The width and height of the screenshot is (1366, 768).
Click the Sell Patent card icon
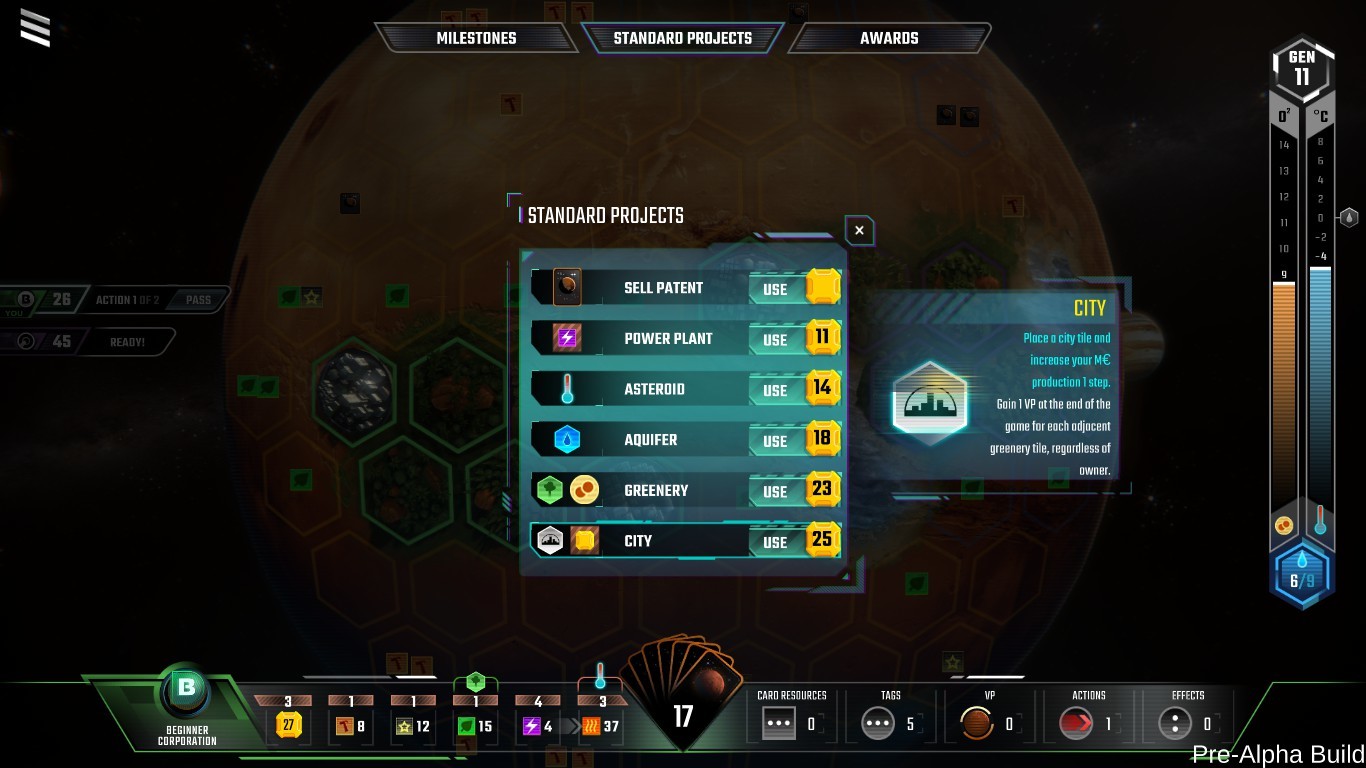tap(565, 287)
